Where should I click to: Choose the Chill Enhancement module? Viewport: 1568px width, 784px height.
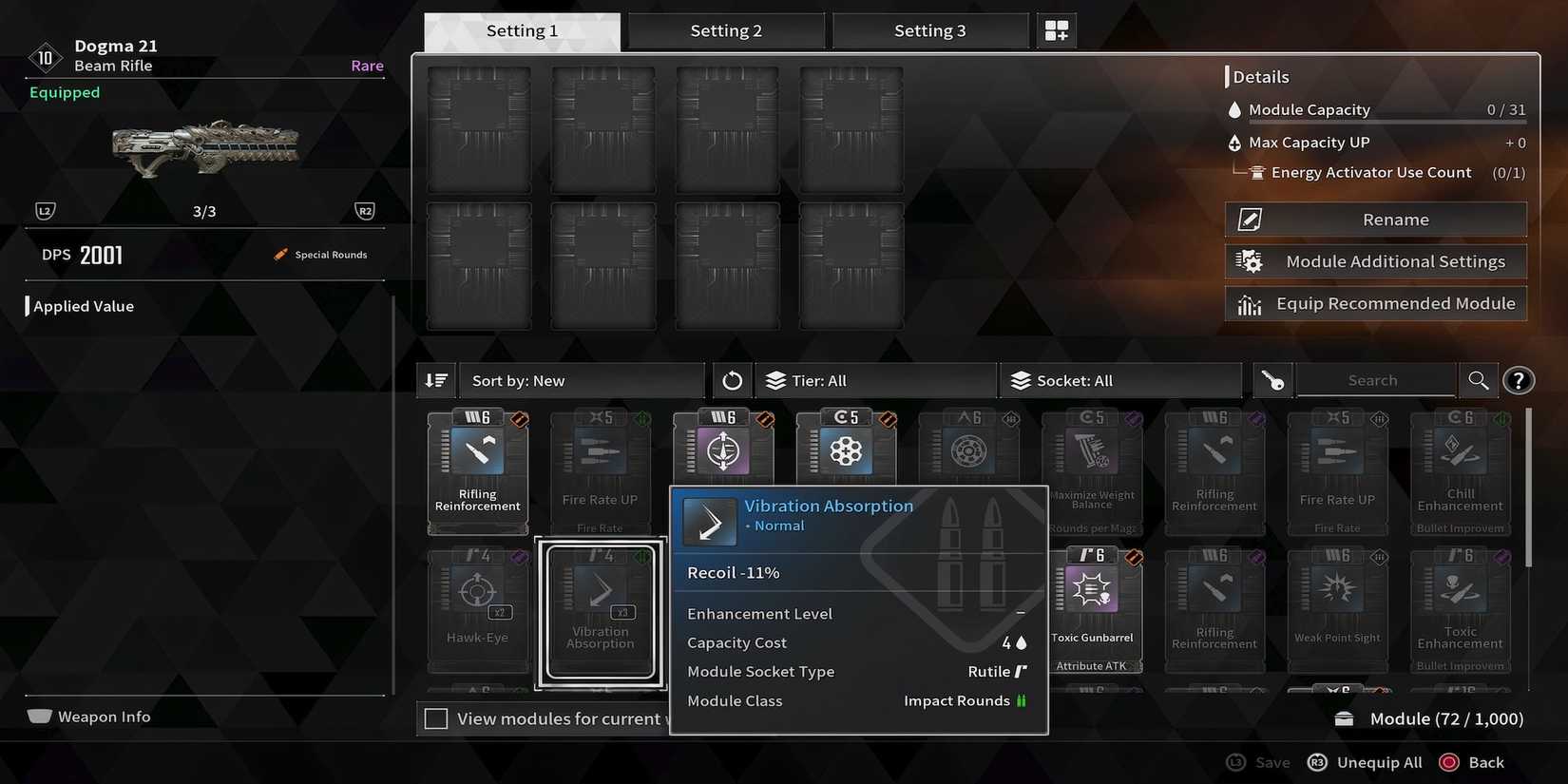(x=1461, y=472)
